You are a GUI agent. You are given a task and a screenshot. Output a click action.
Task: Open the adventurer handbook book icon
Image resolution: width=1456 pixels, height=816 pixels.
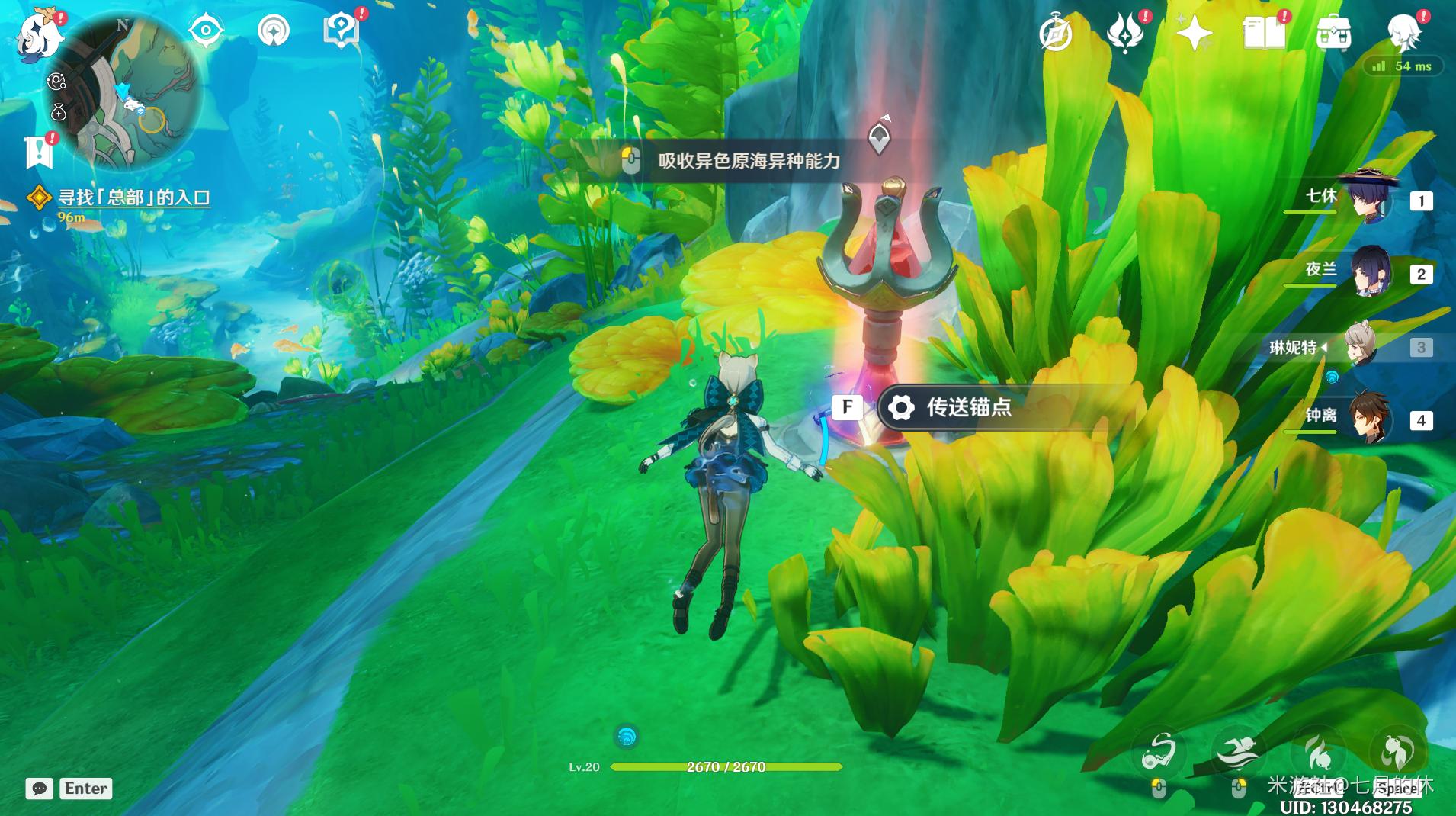click(x=1263, y=34)
